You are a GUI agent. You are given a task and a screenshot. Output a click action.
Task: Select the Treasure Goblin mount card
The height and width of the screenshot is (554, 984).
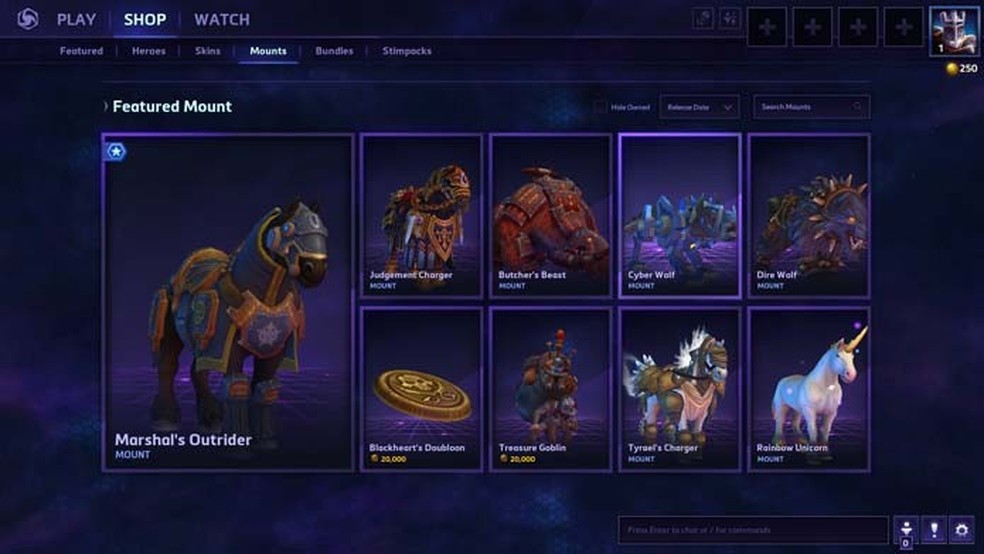[x=550, y=388]
